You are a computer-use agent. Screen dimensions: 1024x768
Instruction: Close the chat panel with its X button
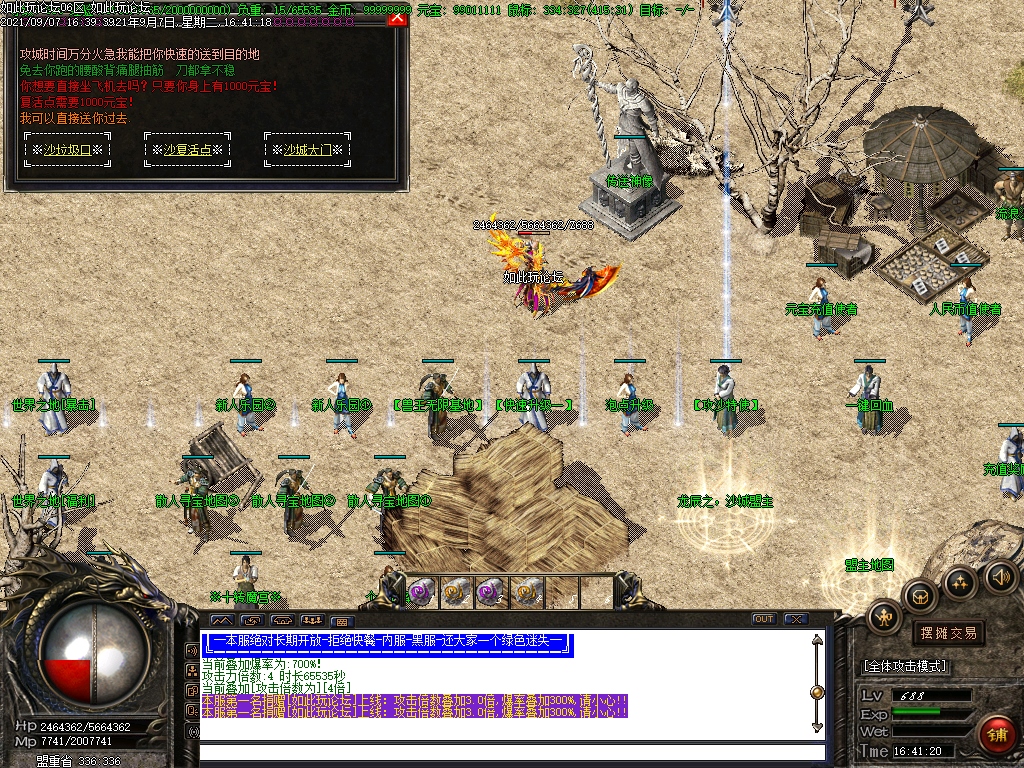(796, 619)
